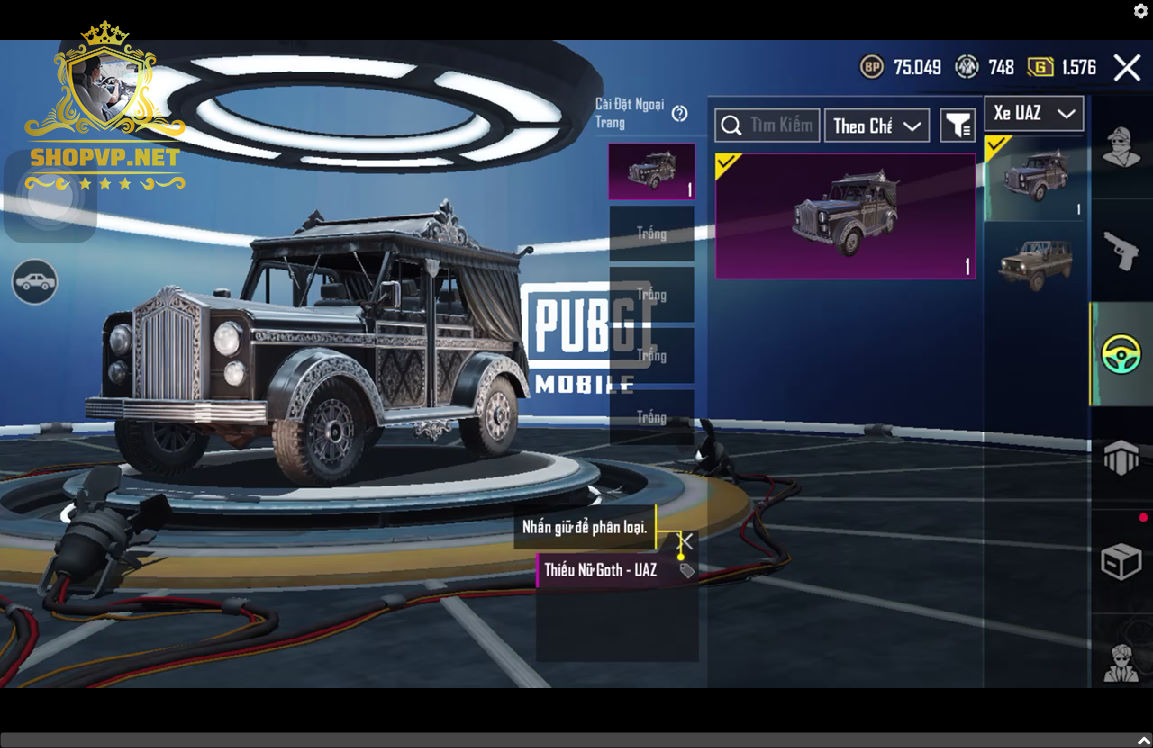This screenshot has width=1153, height=748.
Task: Click the Tìm Kiếm search field
Action: point(768,126)
